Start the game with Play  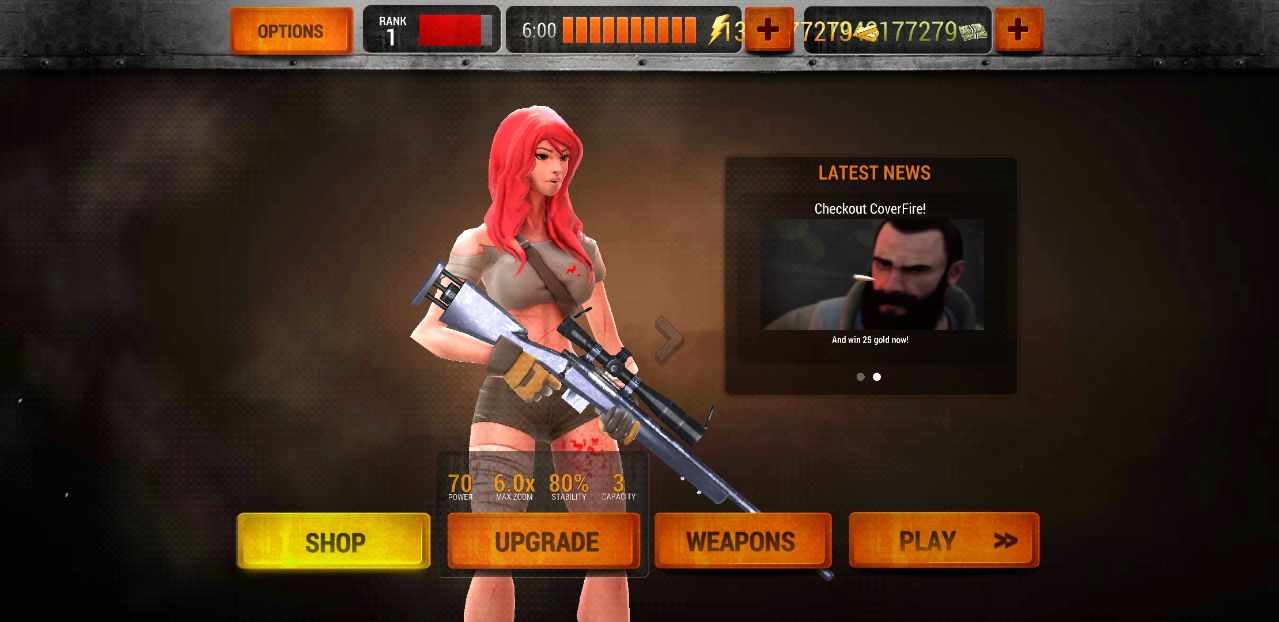pos(944,541)
